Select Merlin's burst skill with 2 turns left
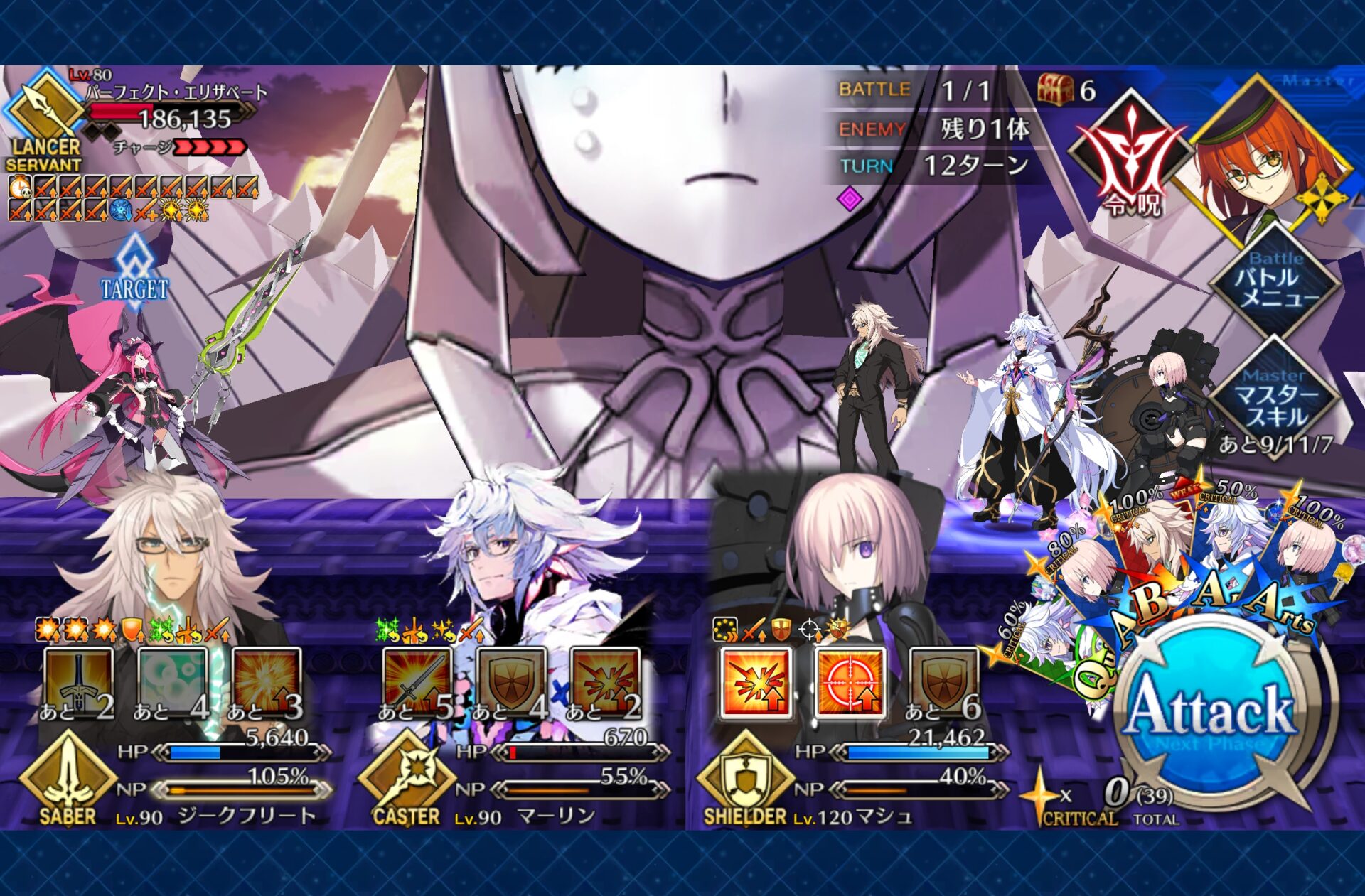 tap(606, 682)
